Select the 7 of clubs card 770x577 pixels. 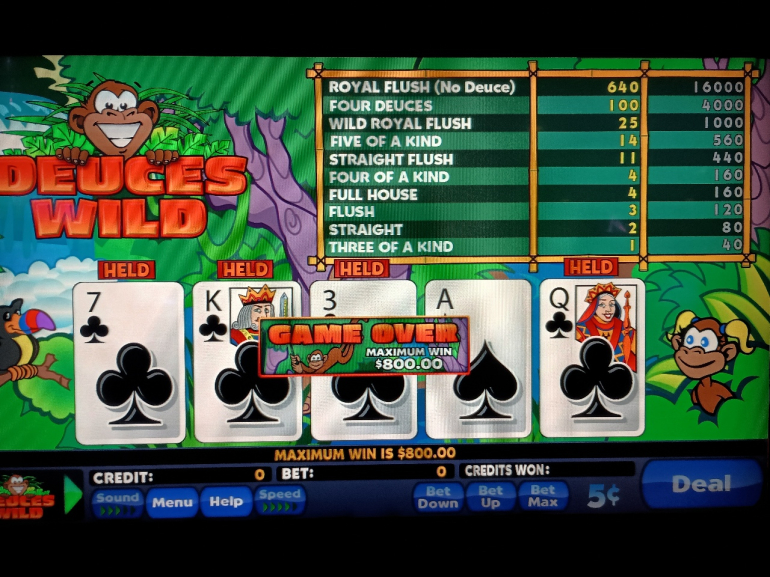128,361
